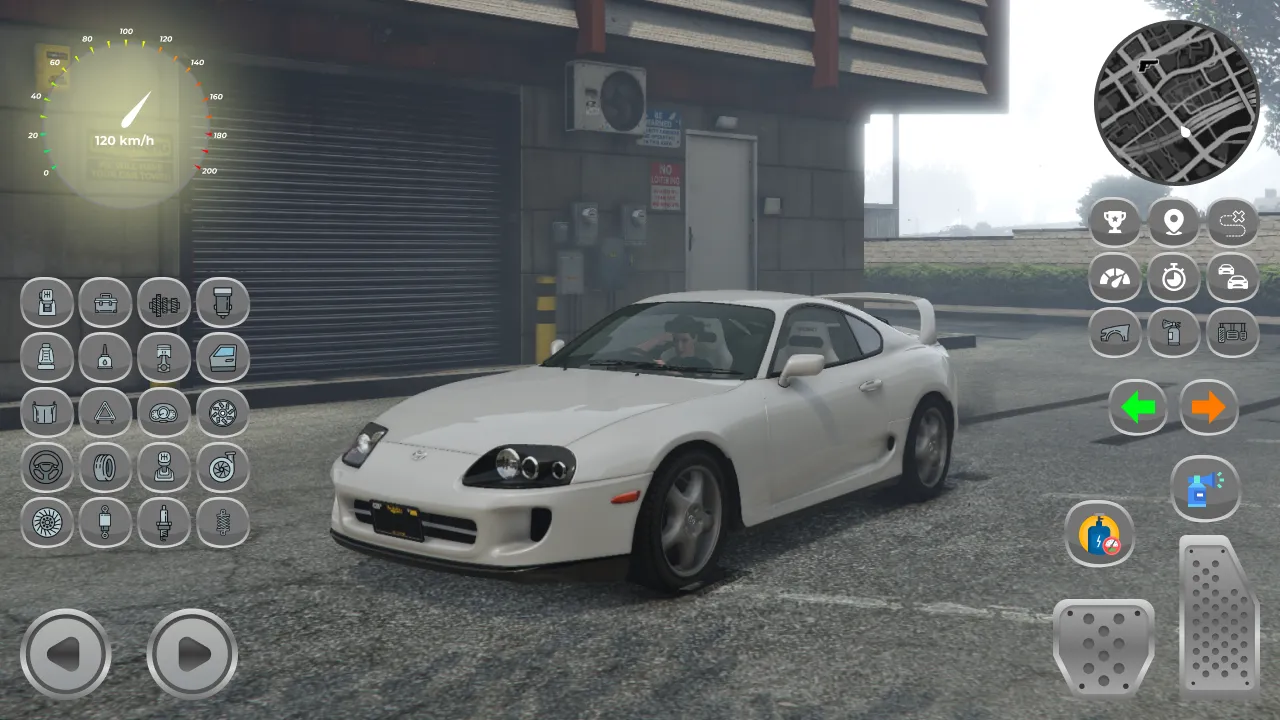
Task: Select the piston engine part icon
Action: click(164, 358)
